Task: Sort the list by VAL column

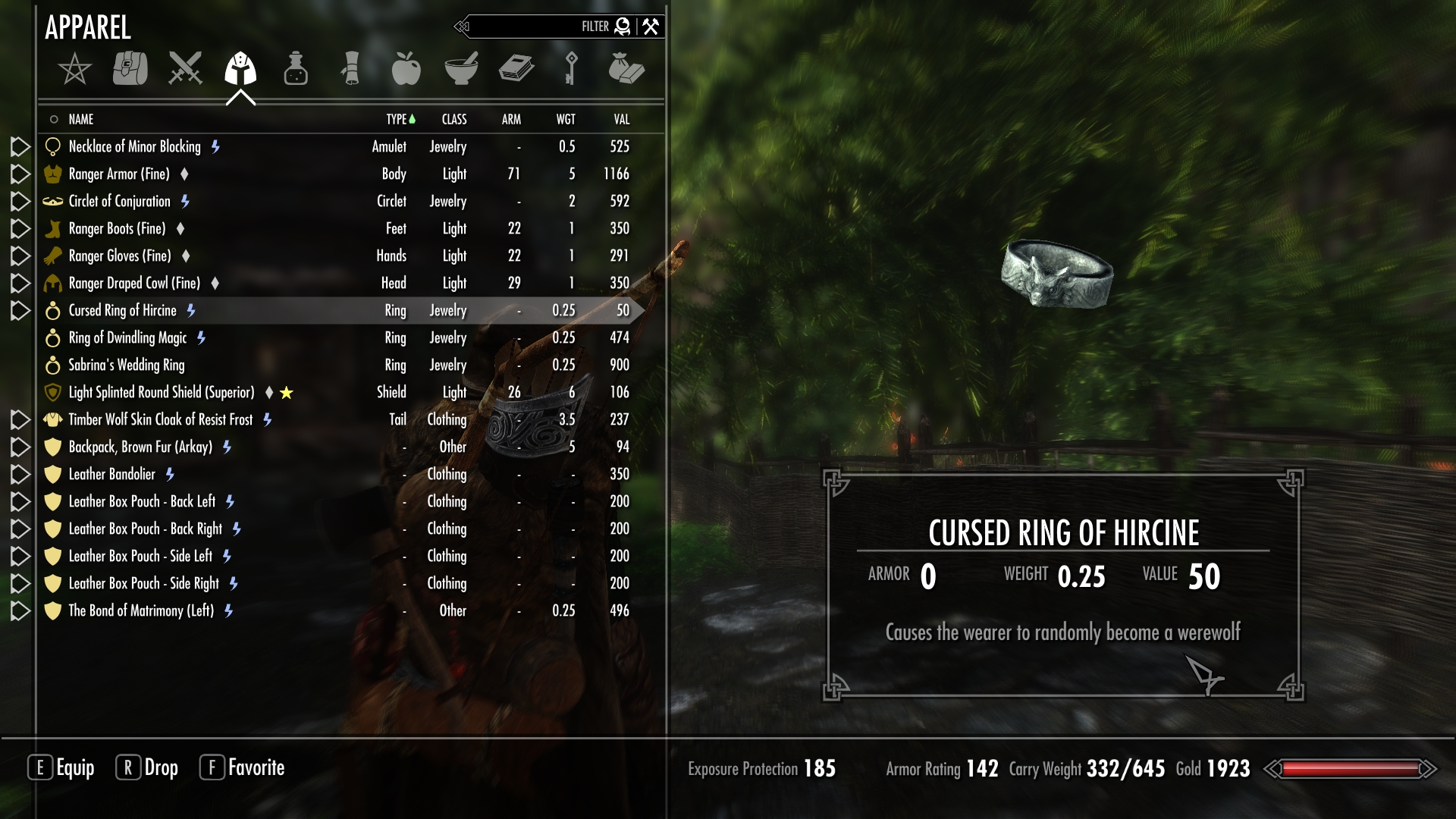Action: pyautogui.click(x=622, y=119)
